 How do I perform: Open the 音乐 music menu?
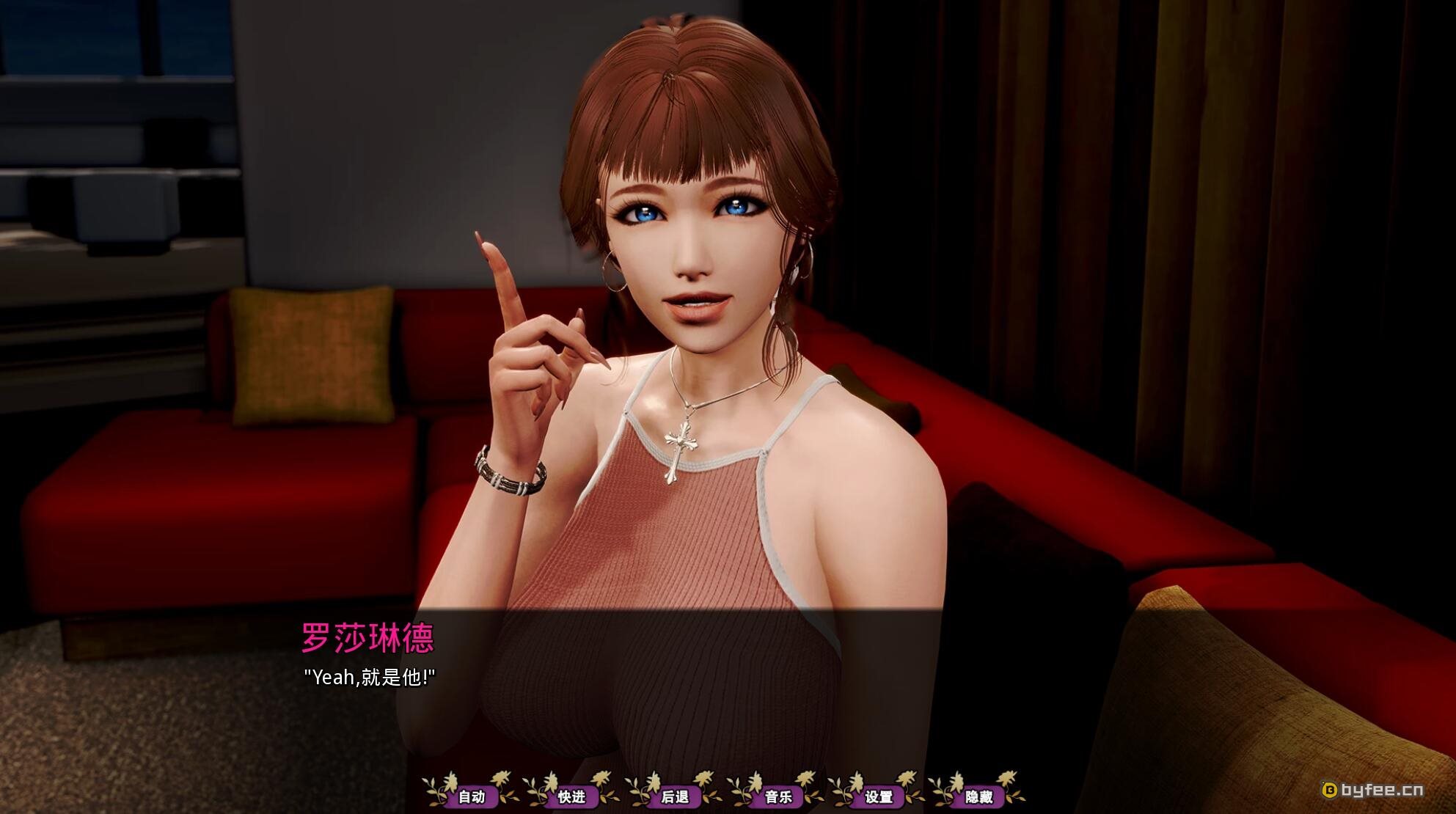(778, 796)
